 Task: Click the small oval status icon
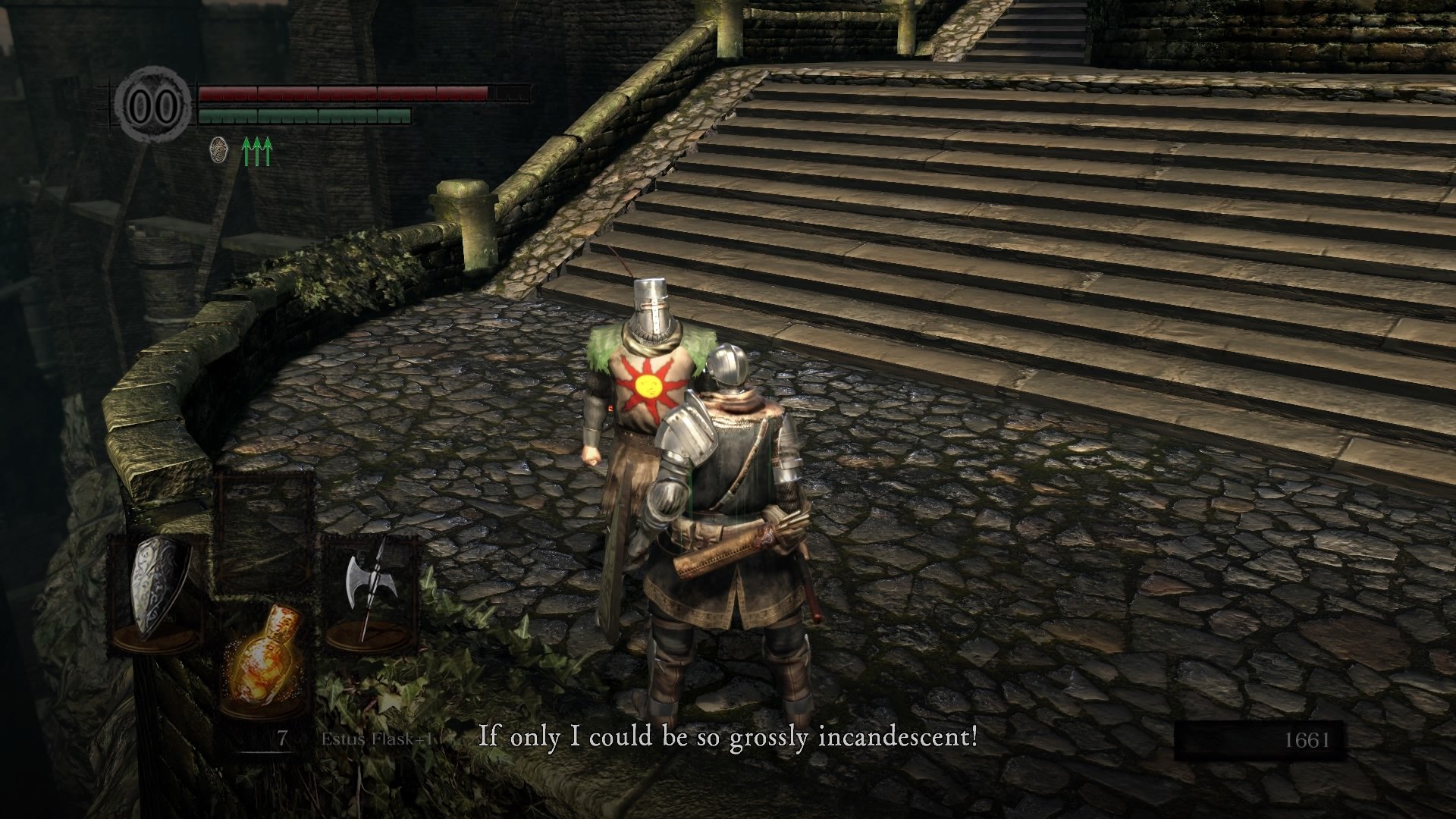pos(218,150)
